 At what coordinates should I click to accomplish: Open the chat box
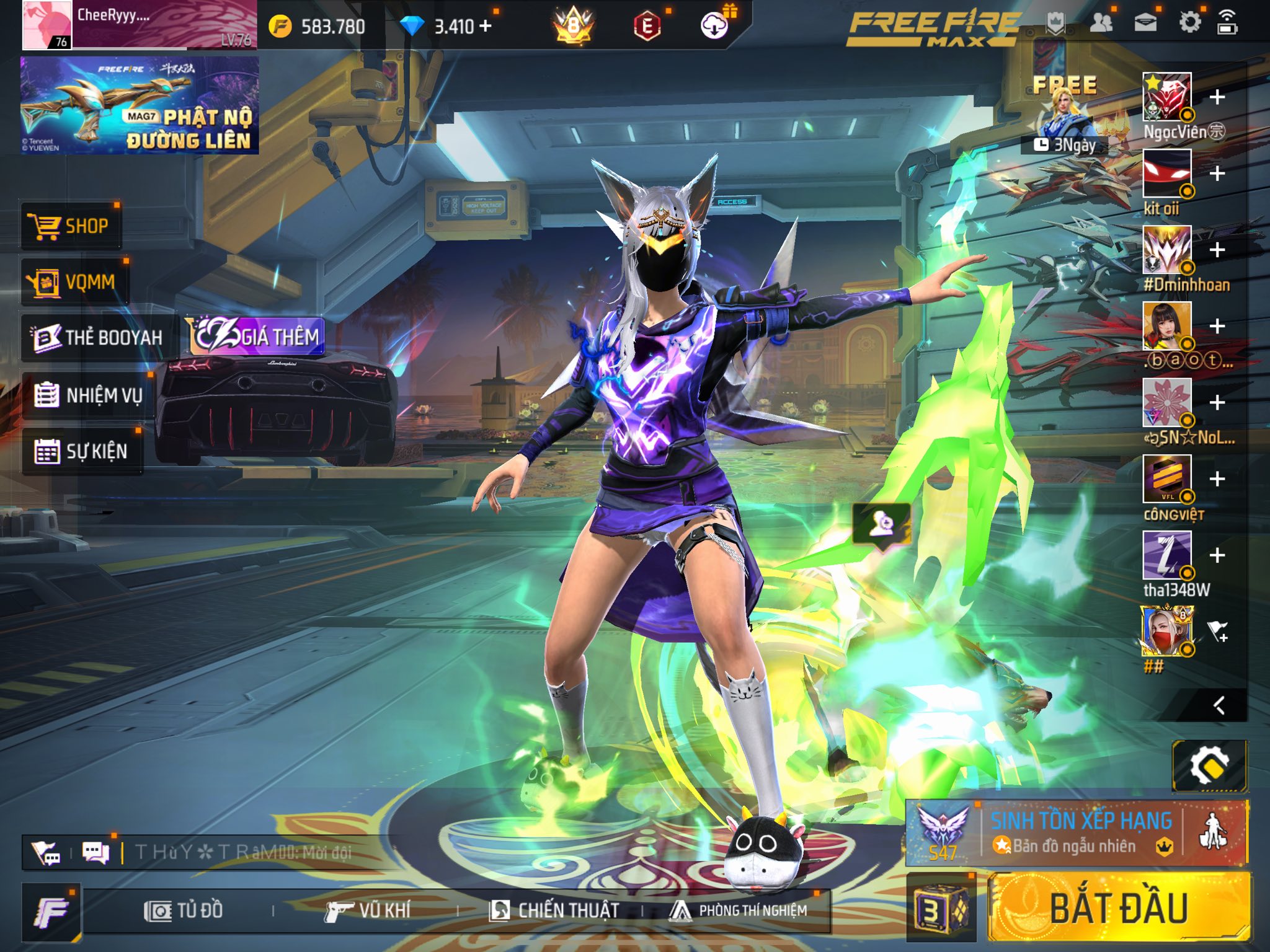coord(95,853)
